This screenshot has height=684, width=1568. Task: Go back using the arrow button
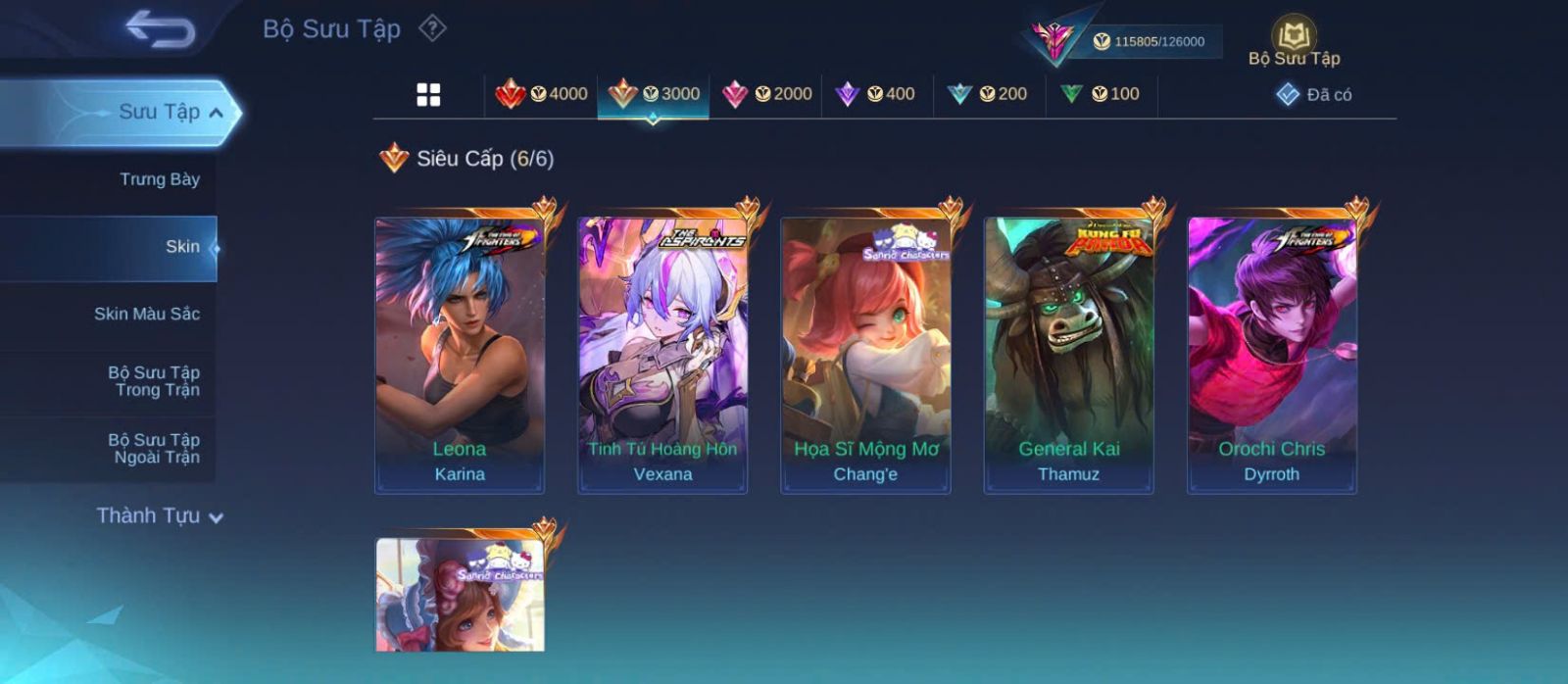coord(161,28)
